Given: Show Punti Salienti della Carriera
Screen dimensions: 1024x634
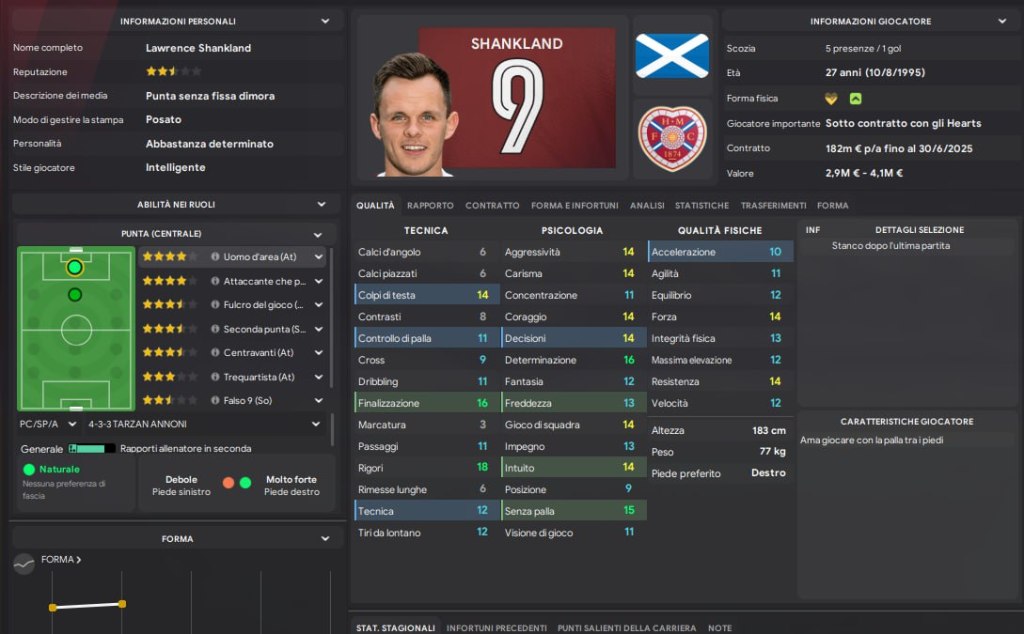Looking at the screenshot, I should pos(626,628).
